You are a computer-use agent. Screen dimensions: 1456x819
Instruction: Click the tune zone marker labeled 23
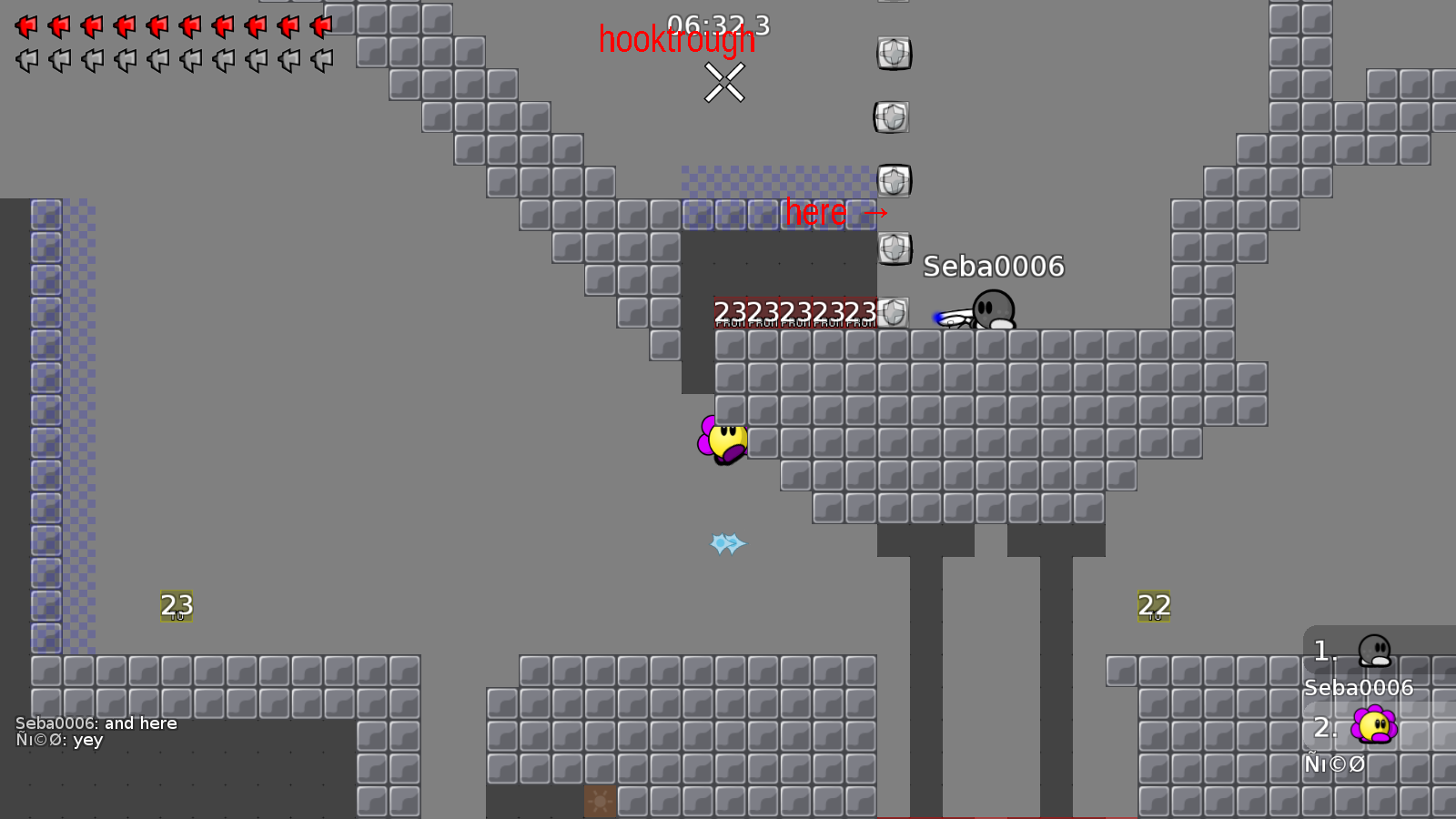(x=177, y=605)
